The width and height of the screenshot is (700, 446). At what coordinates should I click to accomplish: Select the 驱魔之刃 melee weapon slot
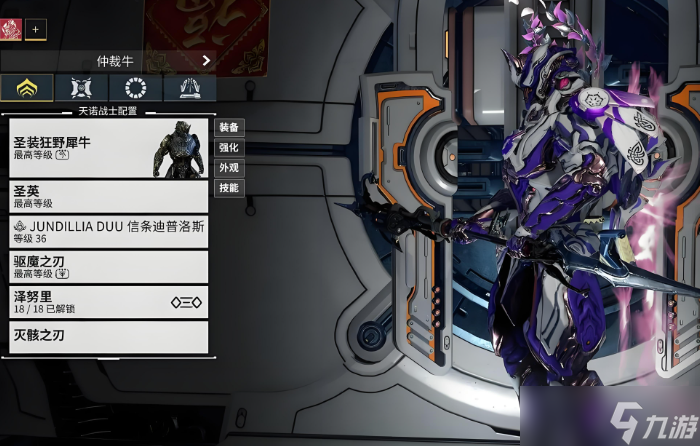click(108, 266)
